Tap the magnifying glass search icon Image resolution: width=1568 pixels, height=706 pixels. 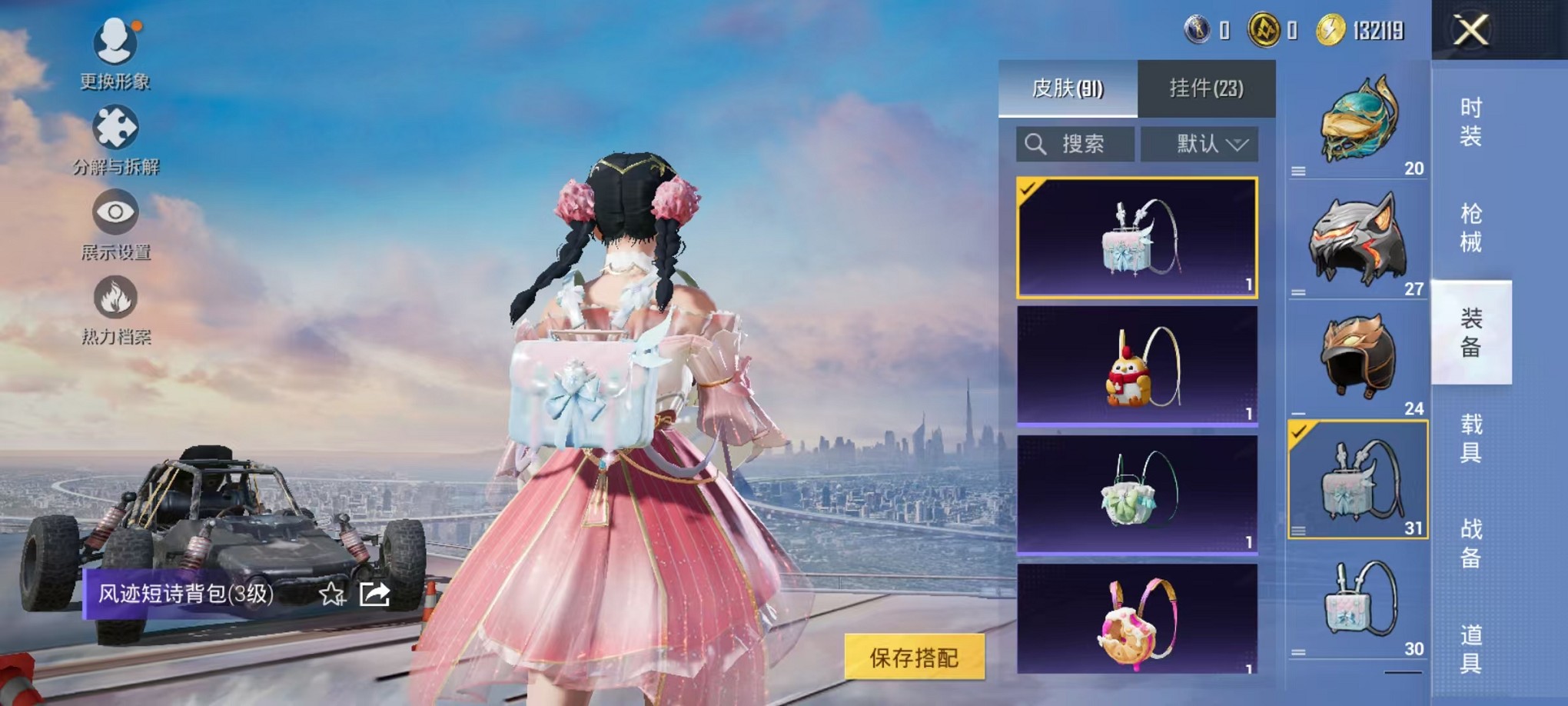point(1035,144)
